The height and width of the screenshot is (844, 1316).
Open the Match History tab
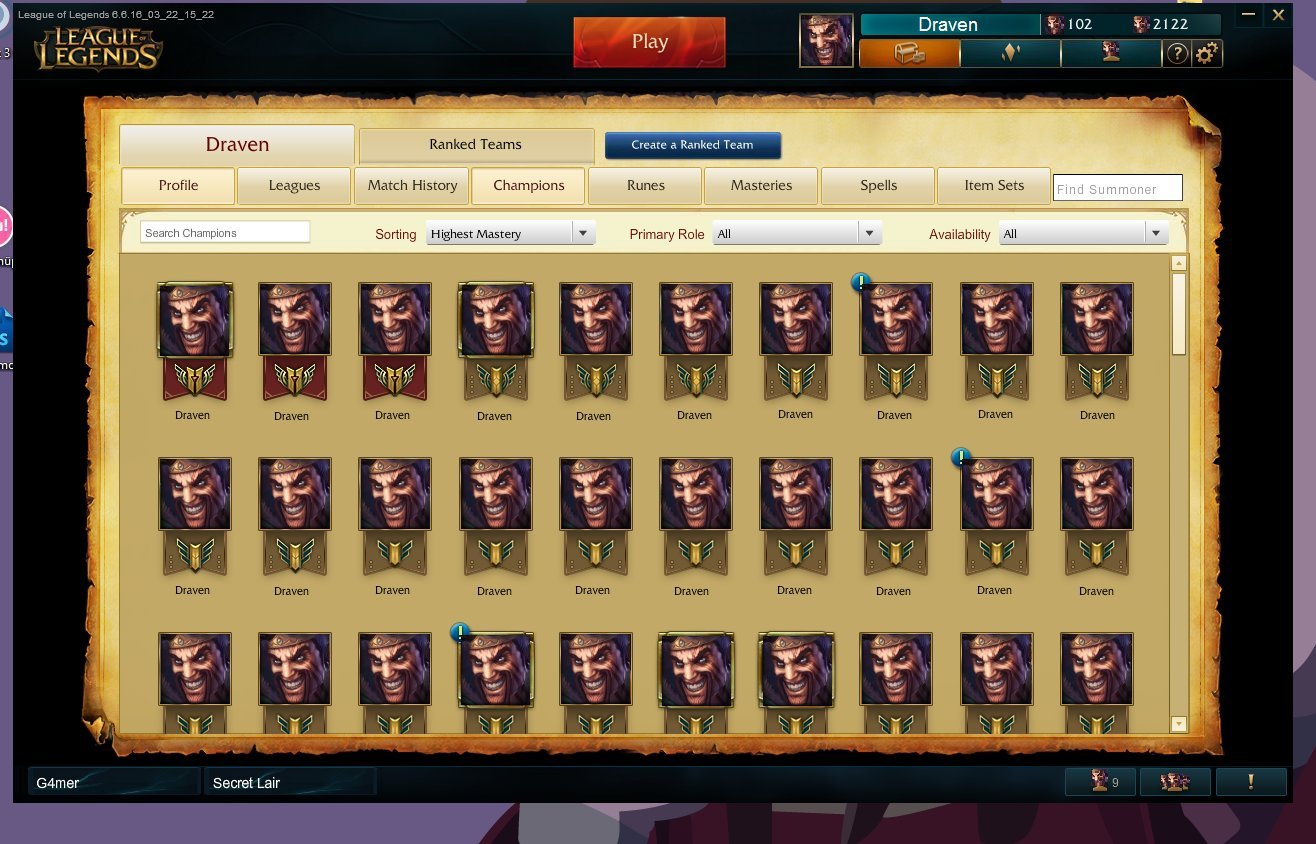(x=411, y=185)
